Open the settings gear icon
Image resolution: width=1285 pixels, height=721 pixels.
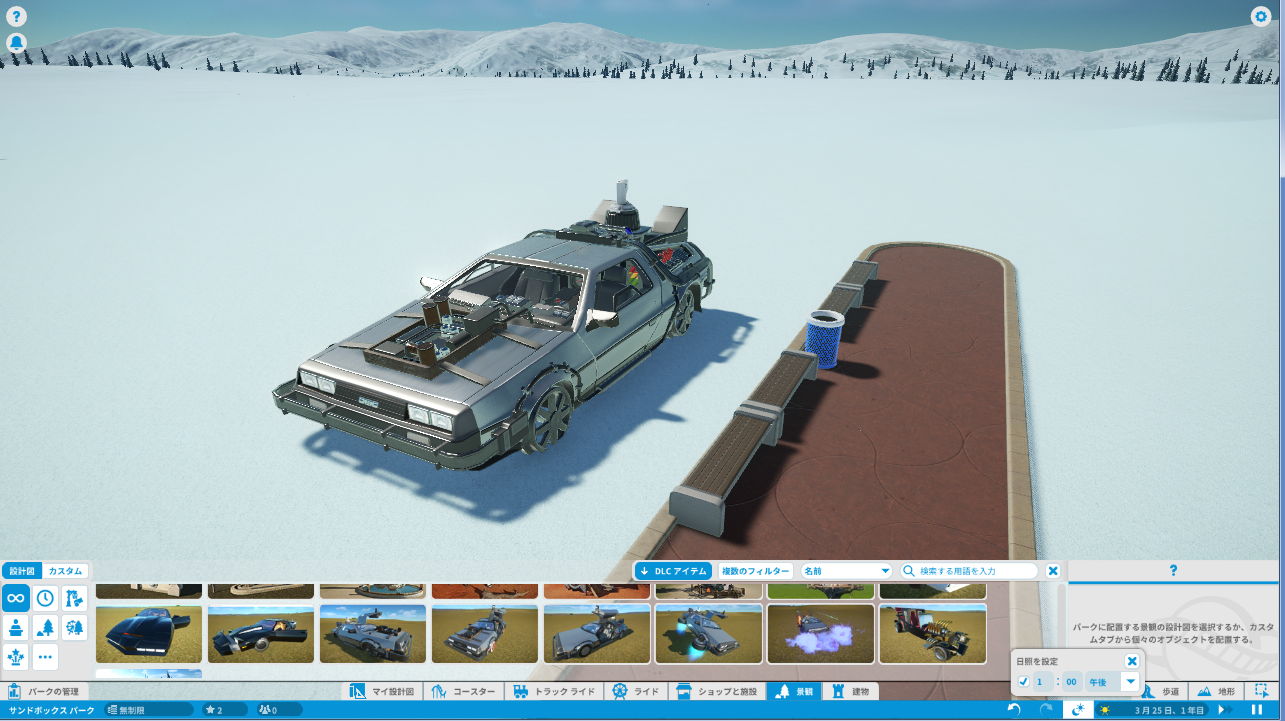click(1260, 16)
